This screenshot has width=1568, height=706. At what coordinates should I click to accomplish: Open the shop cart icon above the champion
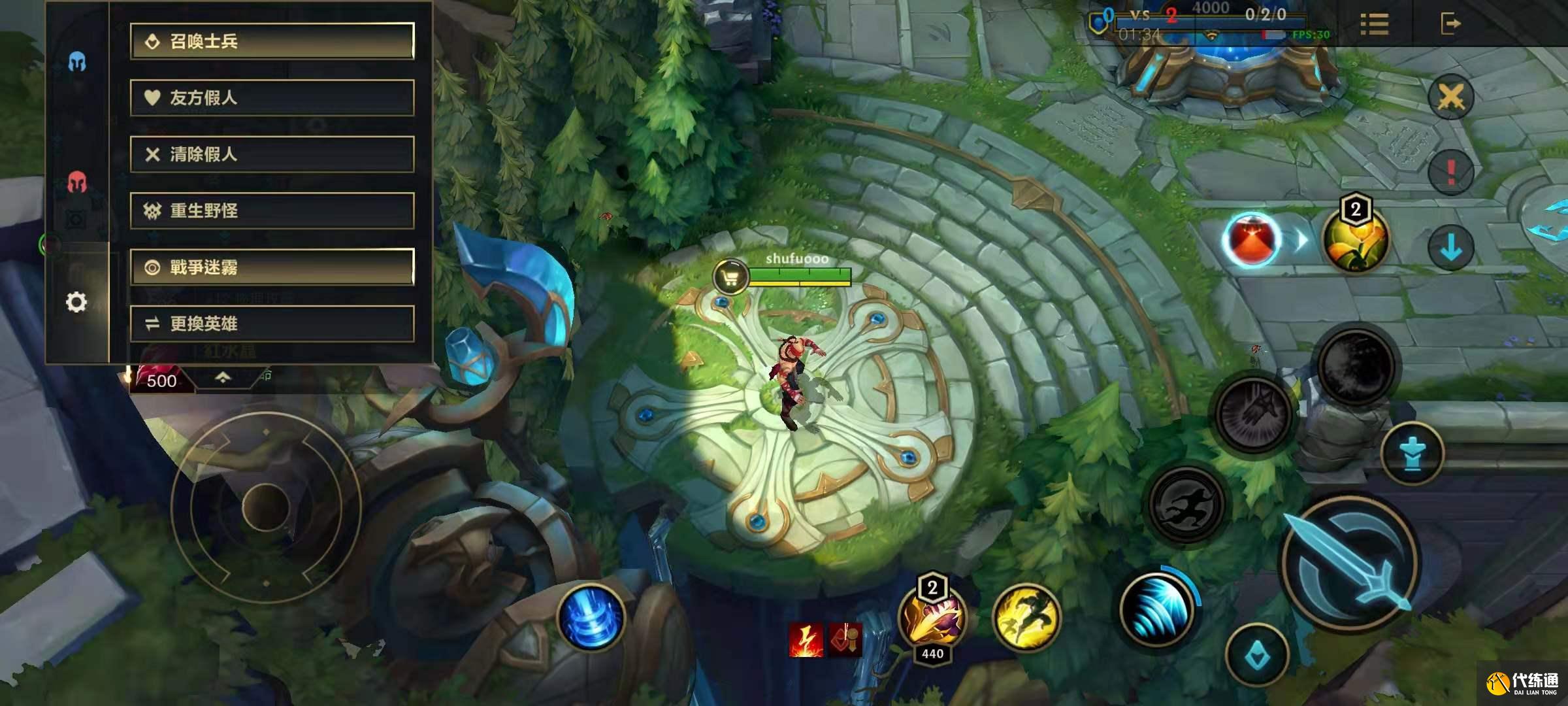point(730,277)
